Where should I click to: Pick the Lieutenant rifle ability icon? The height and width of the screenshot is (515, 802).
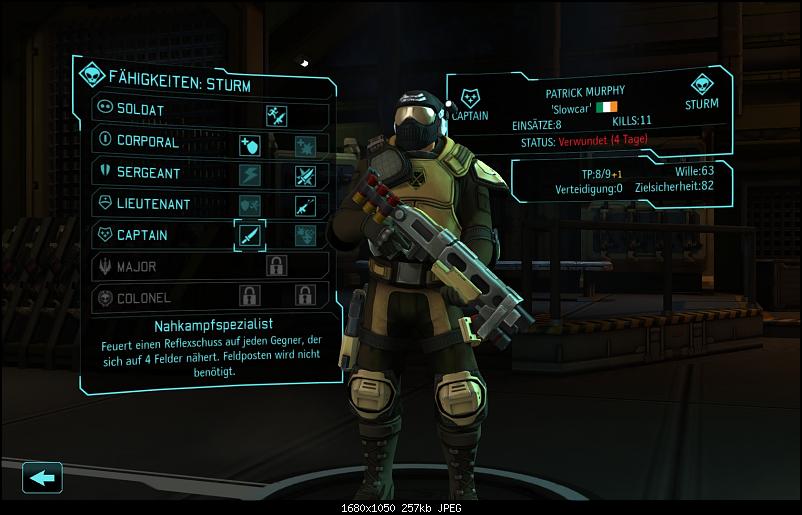coord(305,206)
